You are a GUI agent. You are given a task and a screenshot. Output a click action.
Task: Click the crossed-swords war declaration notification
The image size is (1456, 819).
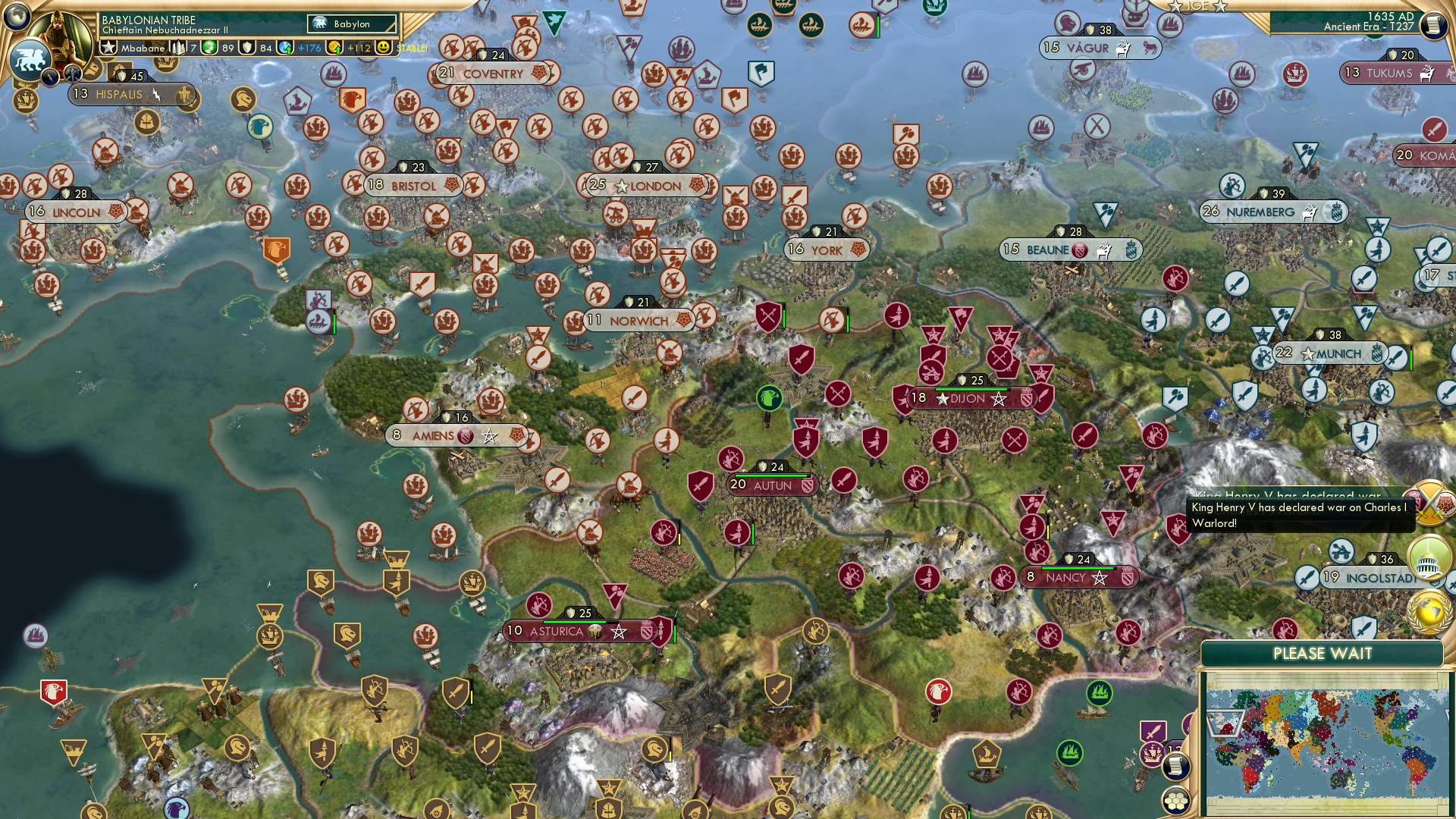click(x=1429, y=503)
